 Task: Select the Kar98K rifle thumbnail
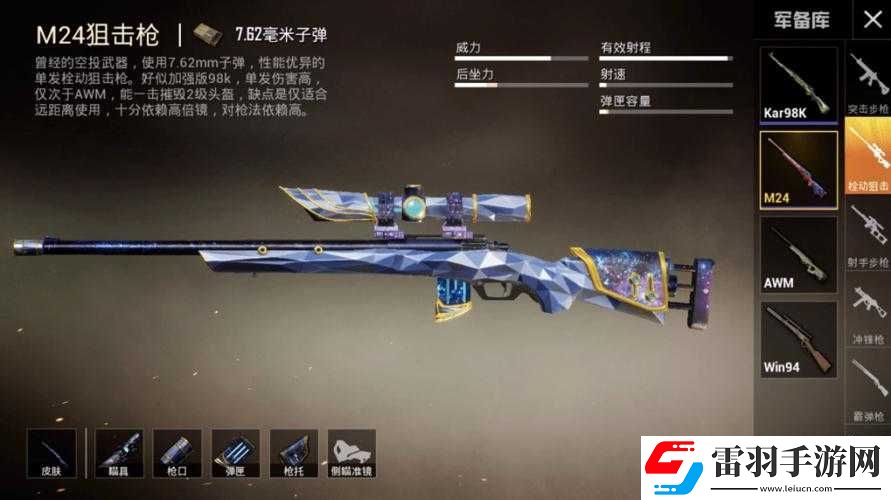[798, 85]
